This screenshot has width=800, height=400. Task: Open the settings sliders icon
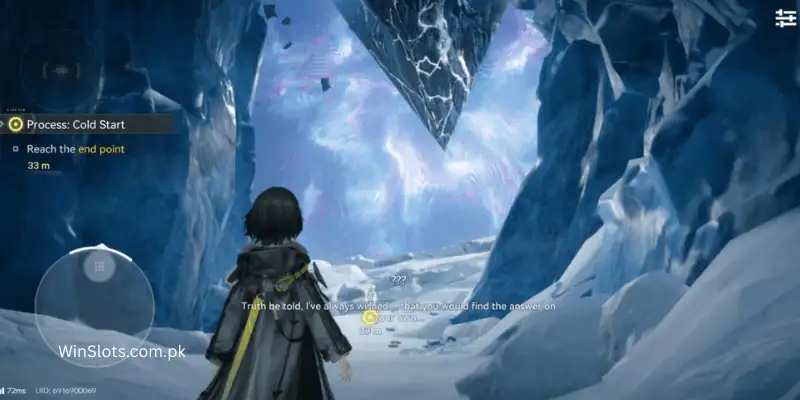coord(785,17)
